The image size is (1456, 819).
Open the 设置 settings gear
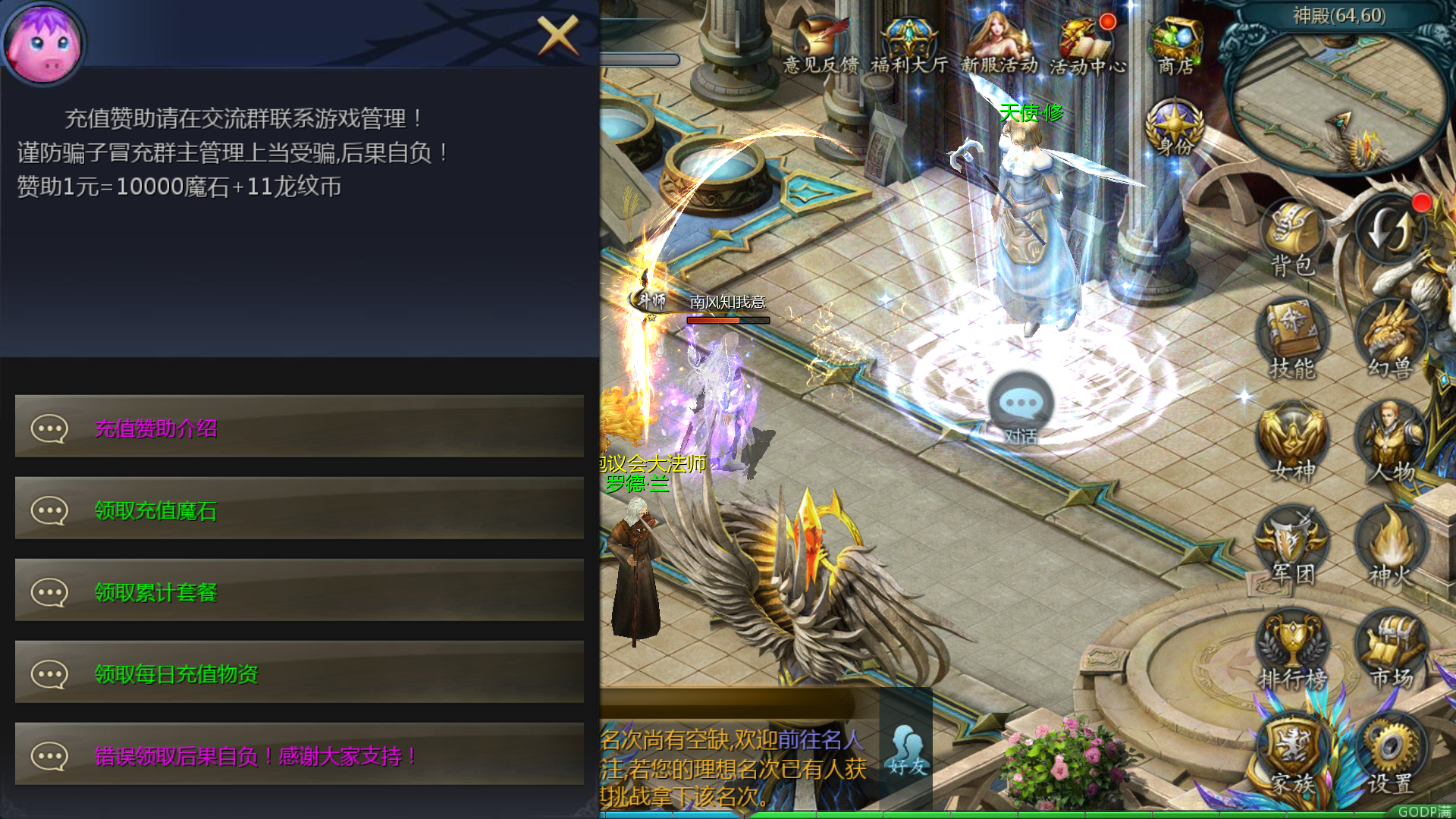1392,747
